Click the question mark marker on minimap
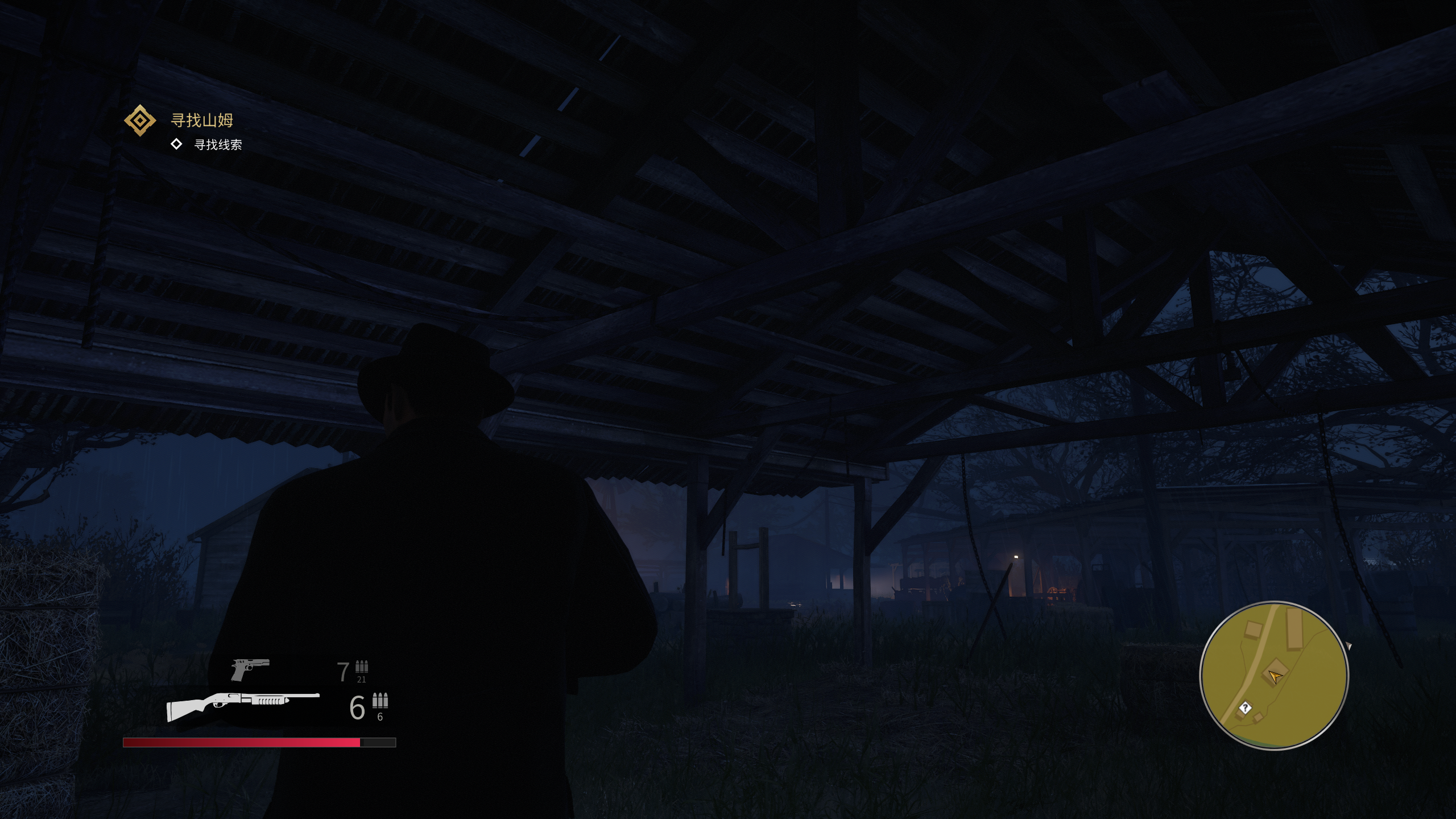 [x=1246, y=708]
